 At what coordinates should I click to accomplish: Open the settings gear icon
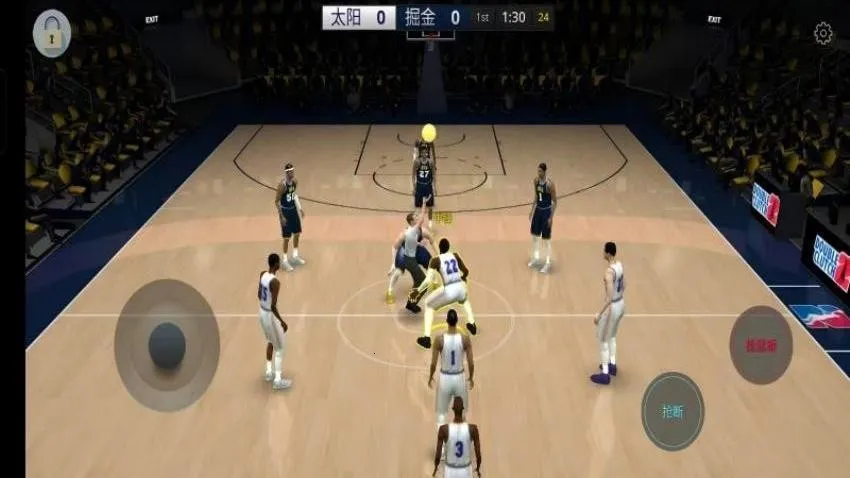click(x=823, y=34)
